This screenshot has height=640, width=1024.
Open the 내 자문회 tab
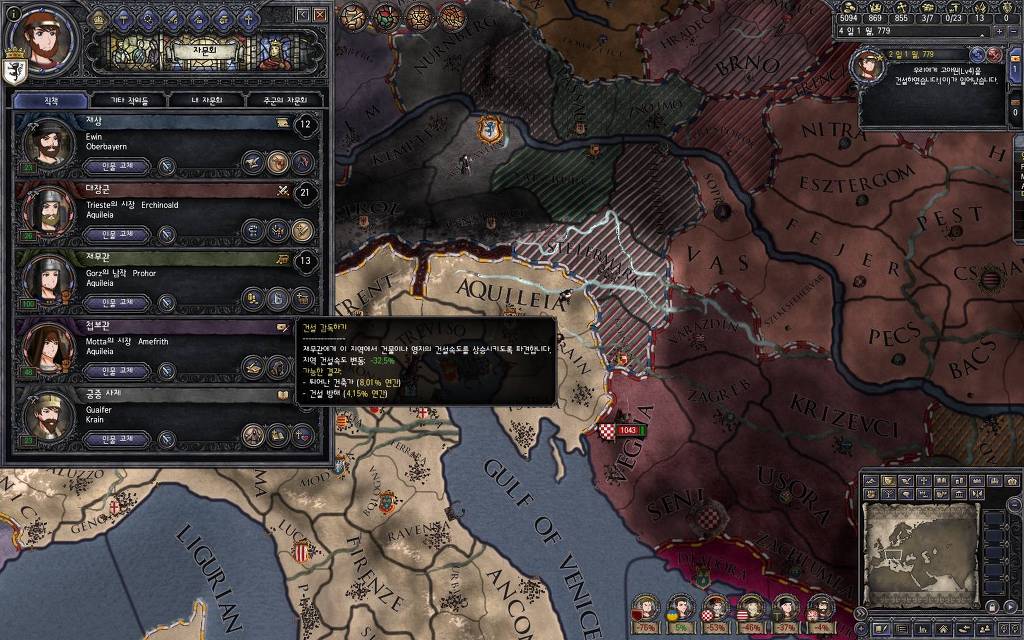point(207,100)
